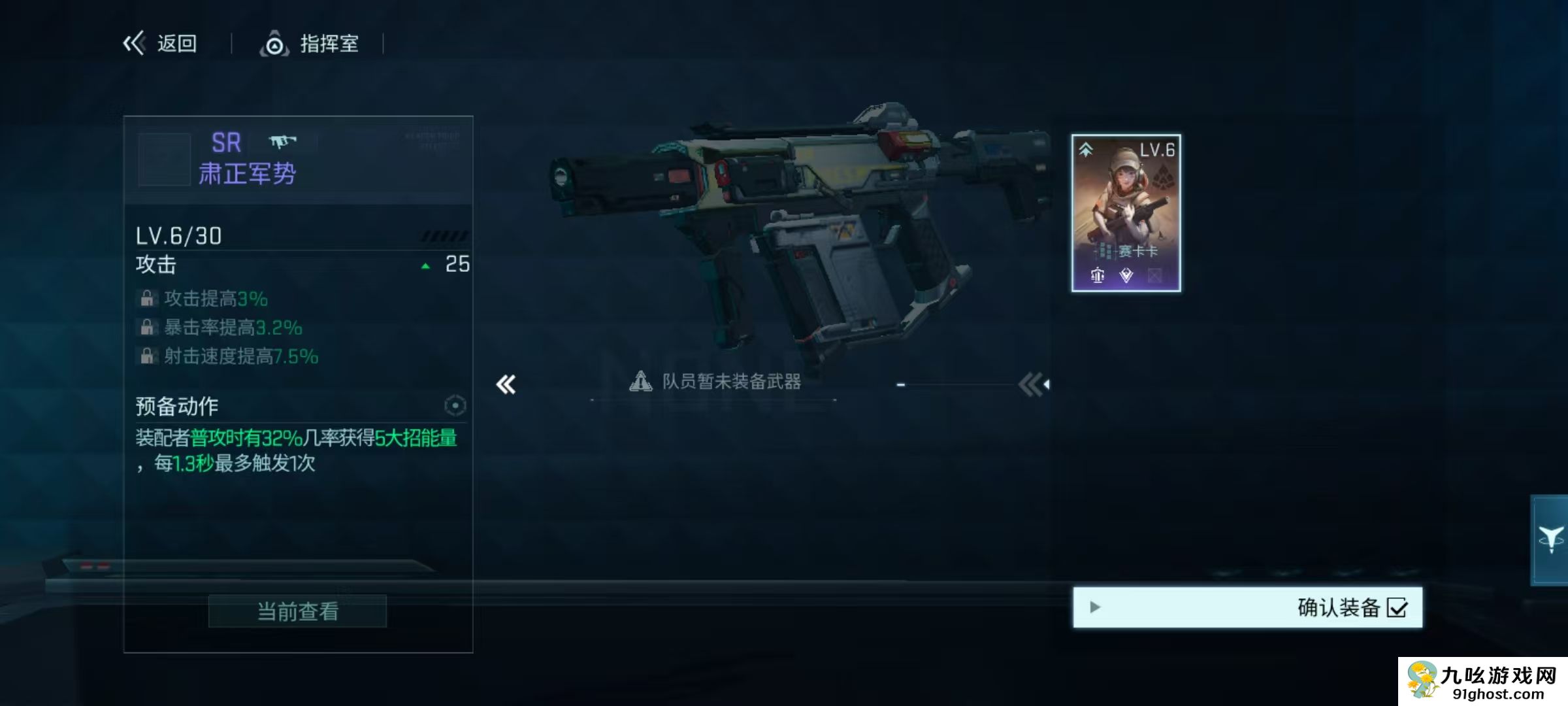Open the 指挥室 command room

(x=310, y=44)
